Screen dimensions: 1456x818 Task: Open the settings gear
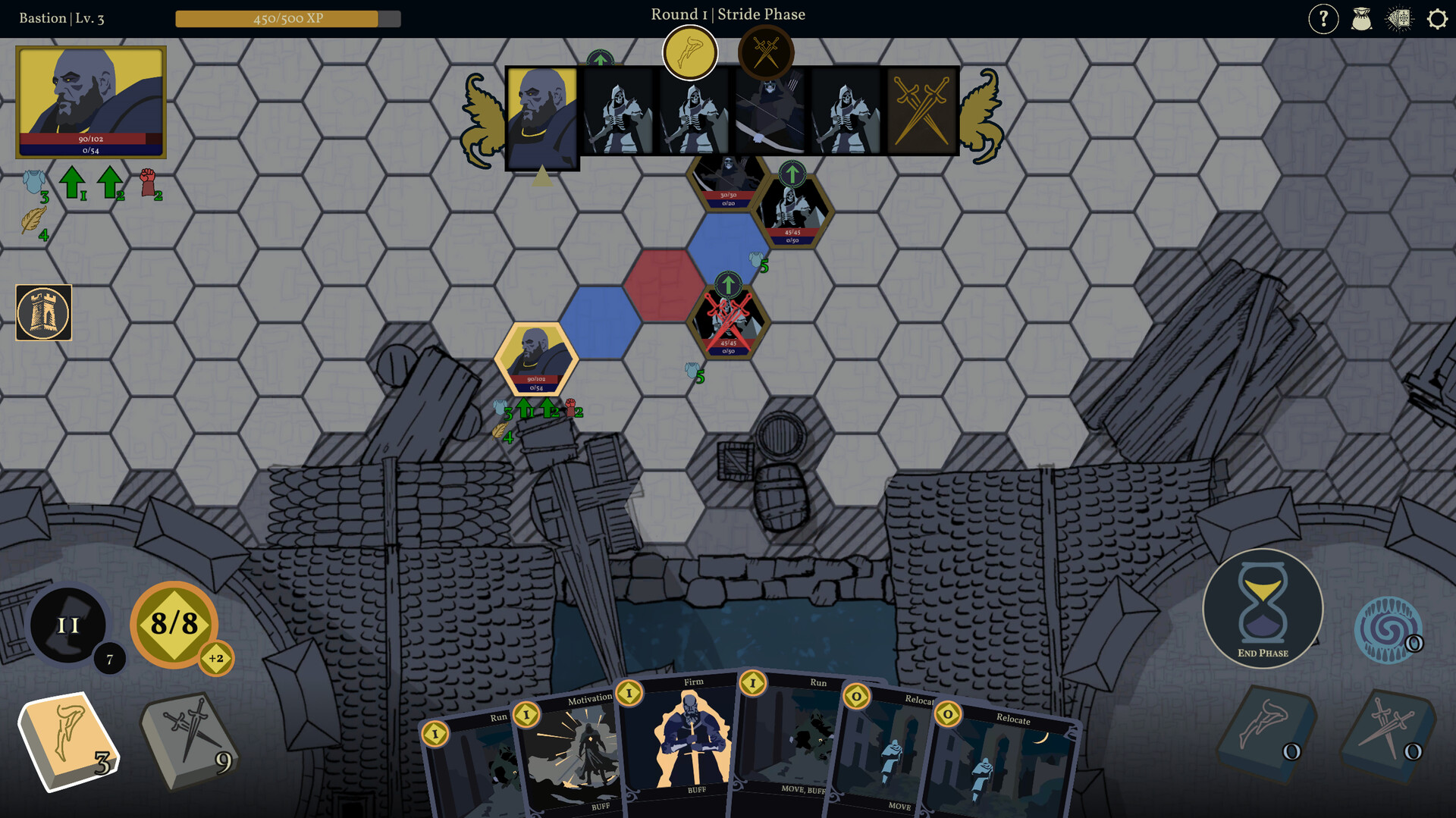click(1436, 19)
